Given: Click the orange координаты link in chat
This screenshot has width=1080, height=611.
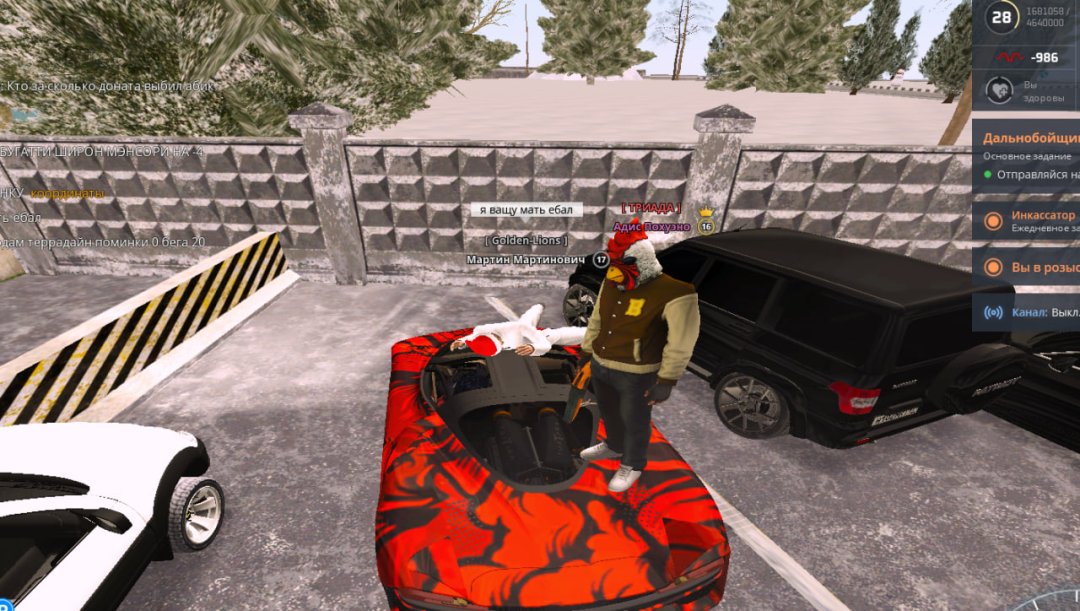Looking at the screenshot, I should point(67,193).
